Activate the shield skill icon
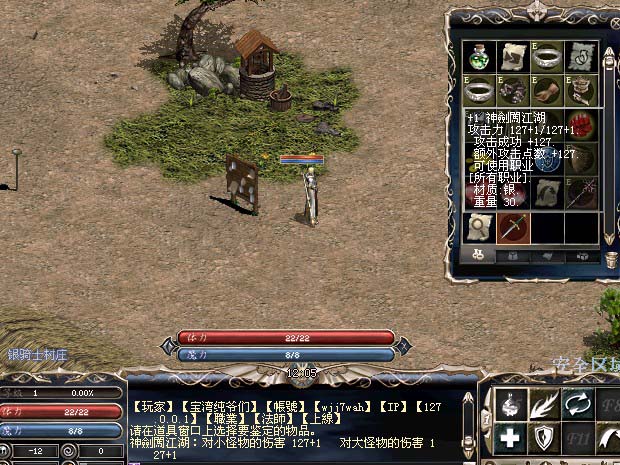This screenshot has height=465, width=620. pos(546,437)
